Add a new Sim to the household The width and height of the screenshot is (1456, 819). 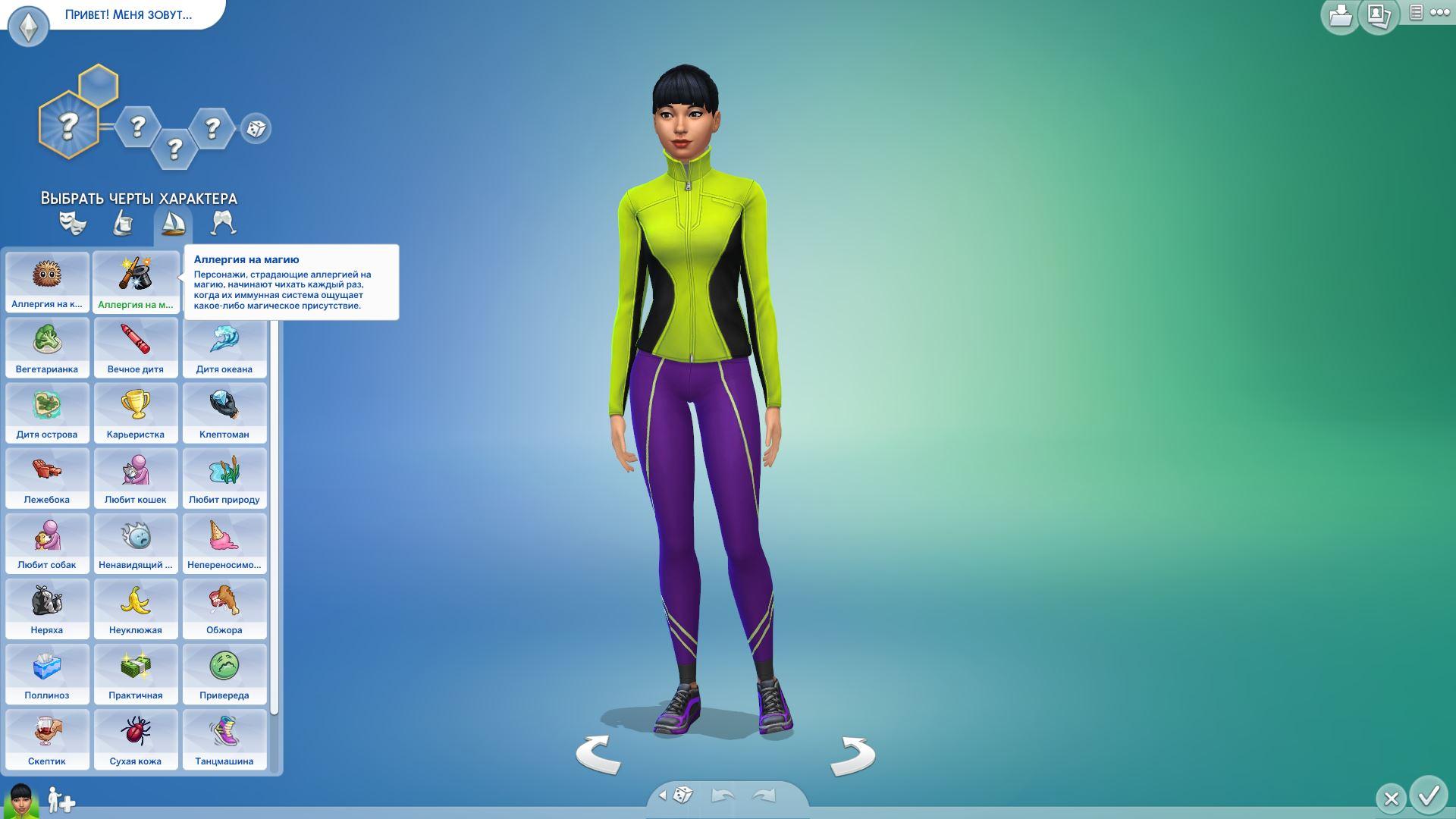(x=61, y=800)
